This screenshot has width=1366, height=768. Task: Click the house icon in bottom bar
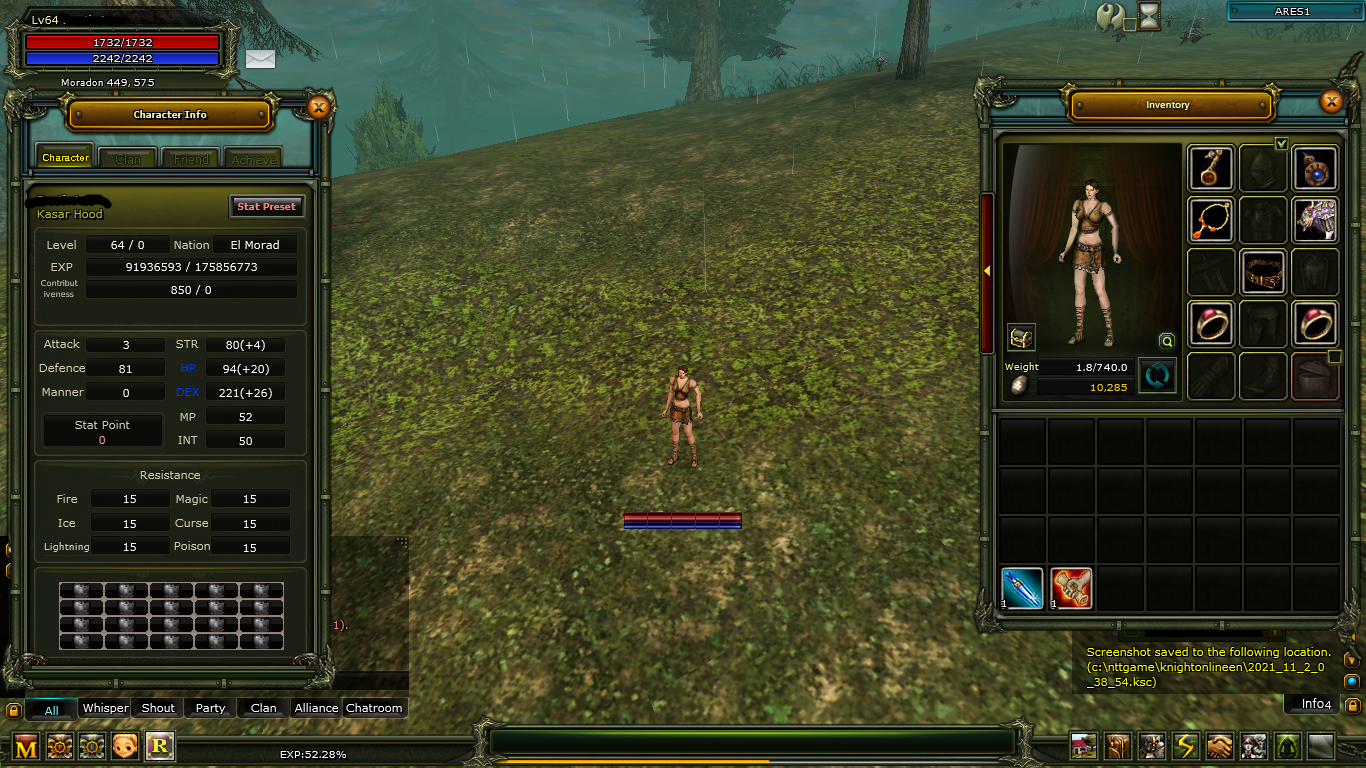[x=1084, y=746]
